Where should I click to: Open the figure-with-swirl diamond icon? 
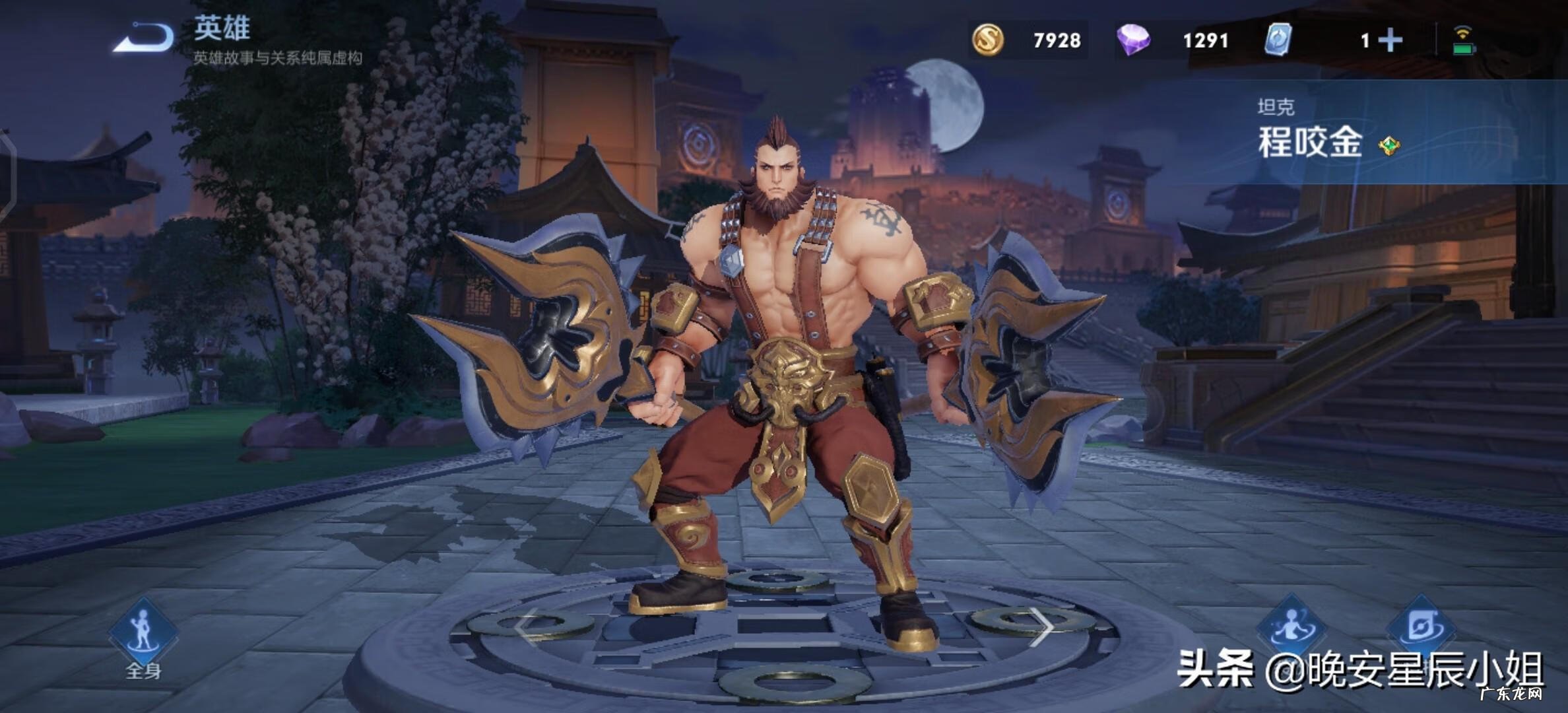click(x=1293, y=627)
